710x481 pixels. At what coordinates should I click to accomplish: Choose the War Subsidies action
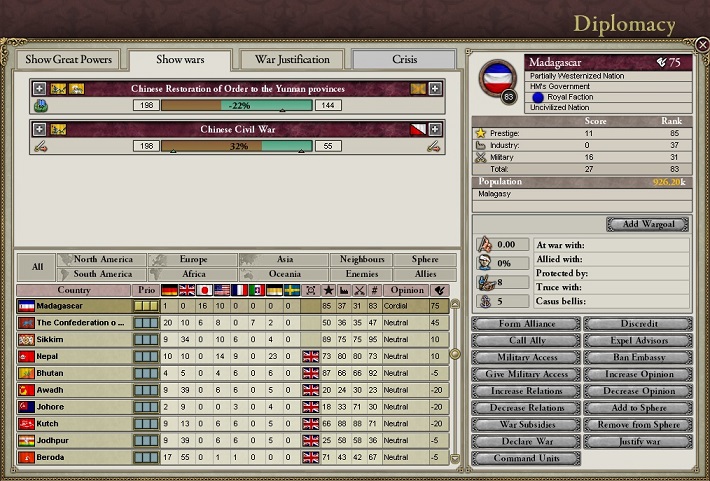pos(524,424)
